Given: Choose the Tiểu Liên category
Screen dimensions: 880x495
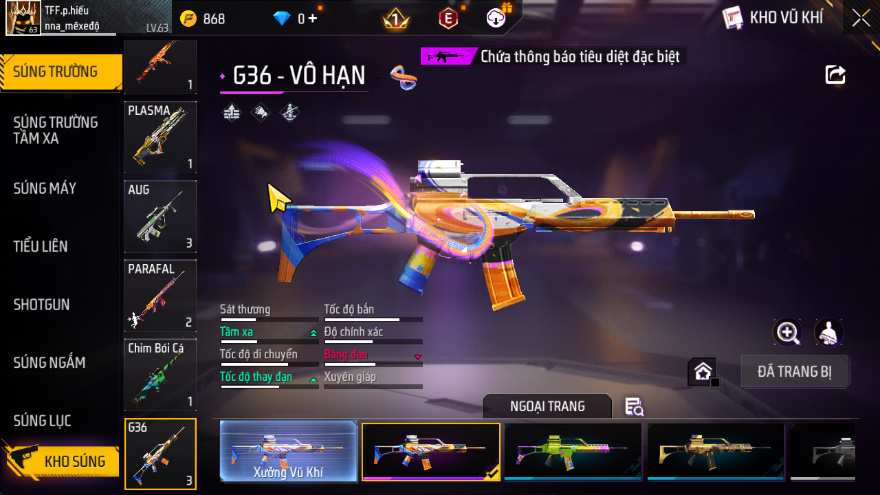Looking at the screenshot, I should click(x=41, y=246).
